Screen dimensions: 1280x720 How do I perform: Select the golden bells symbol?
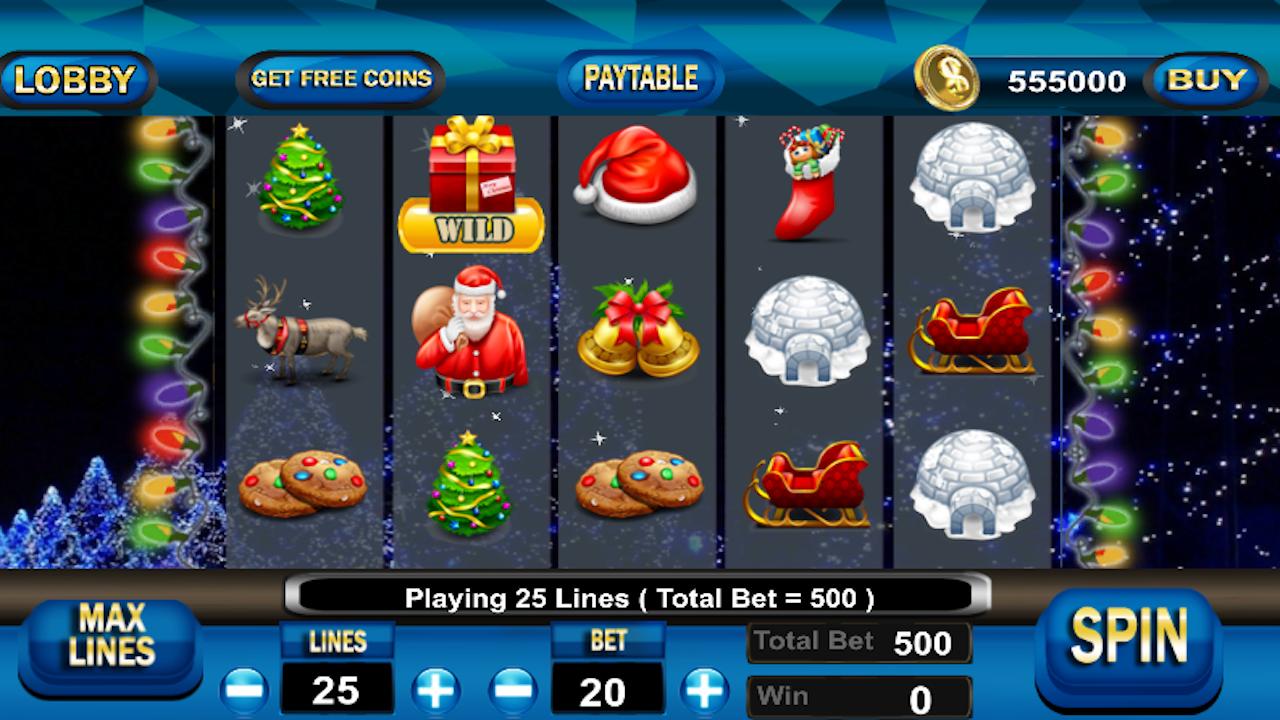[x=636, y=325]
